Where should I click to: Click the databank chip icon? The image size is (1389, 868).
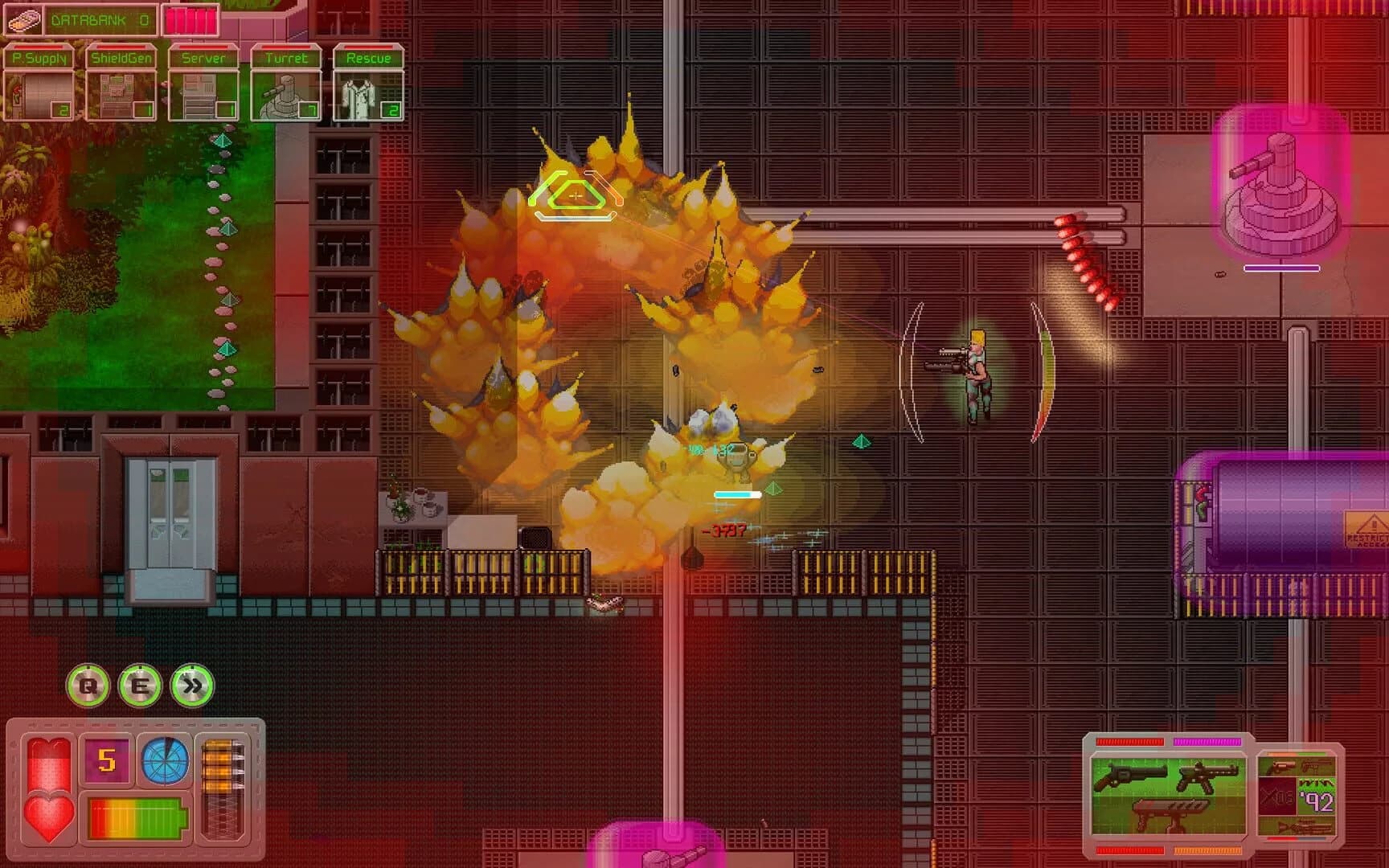pyautogui.click(x=24, y=20)
